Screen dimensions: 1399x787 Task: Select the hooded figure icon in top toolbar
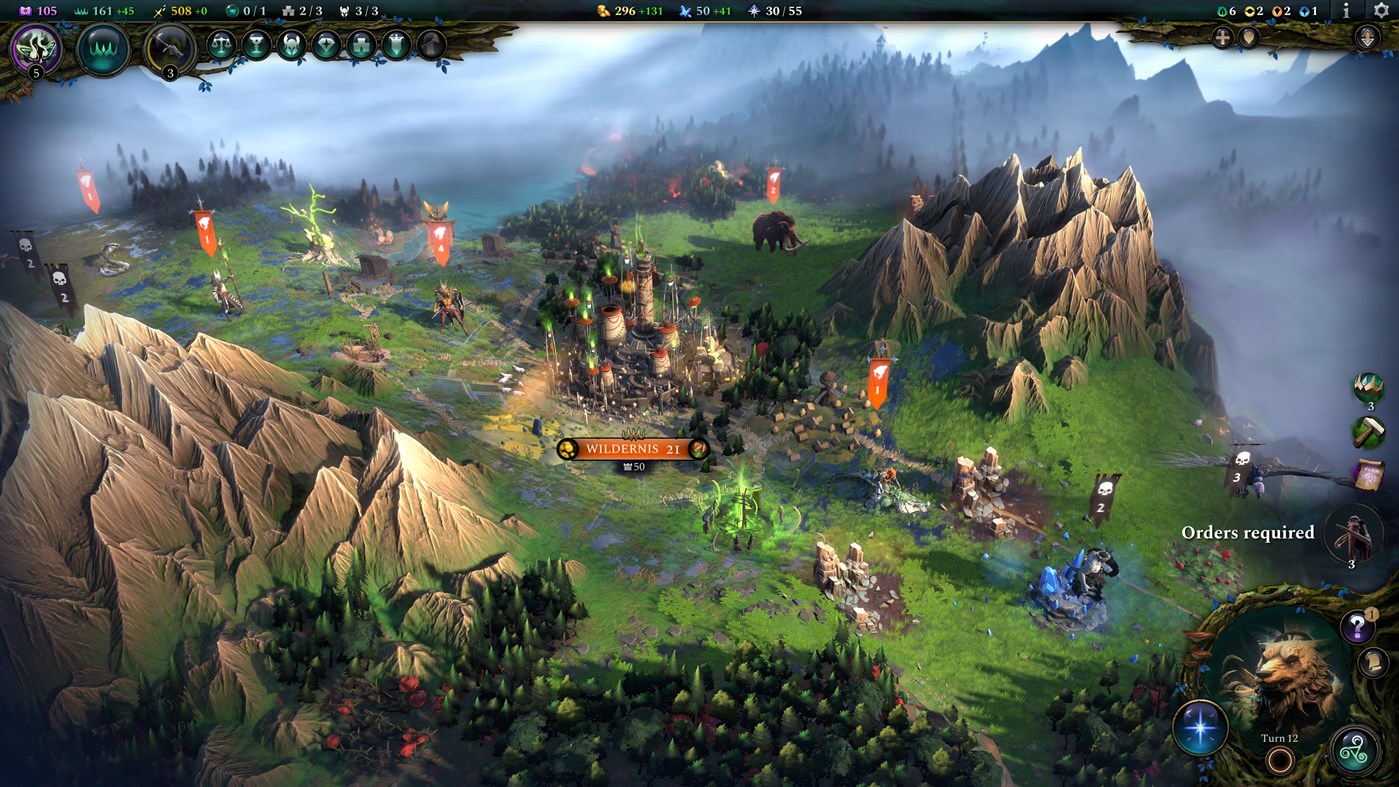coord(429,45)
